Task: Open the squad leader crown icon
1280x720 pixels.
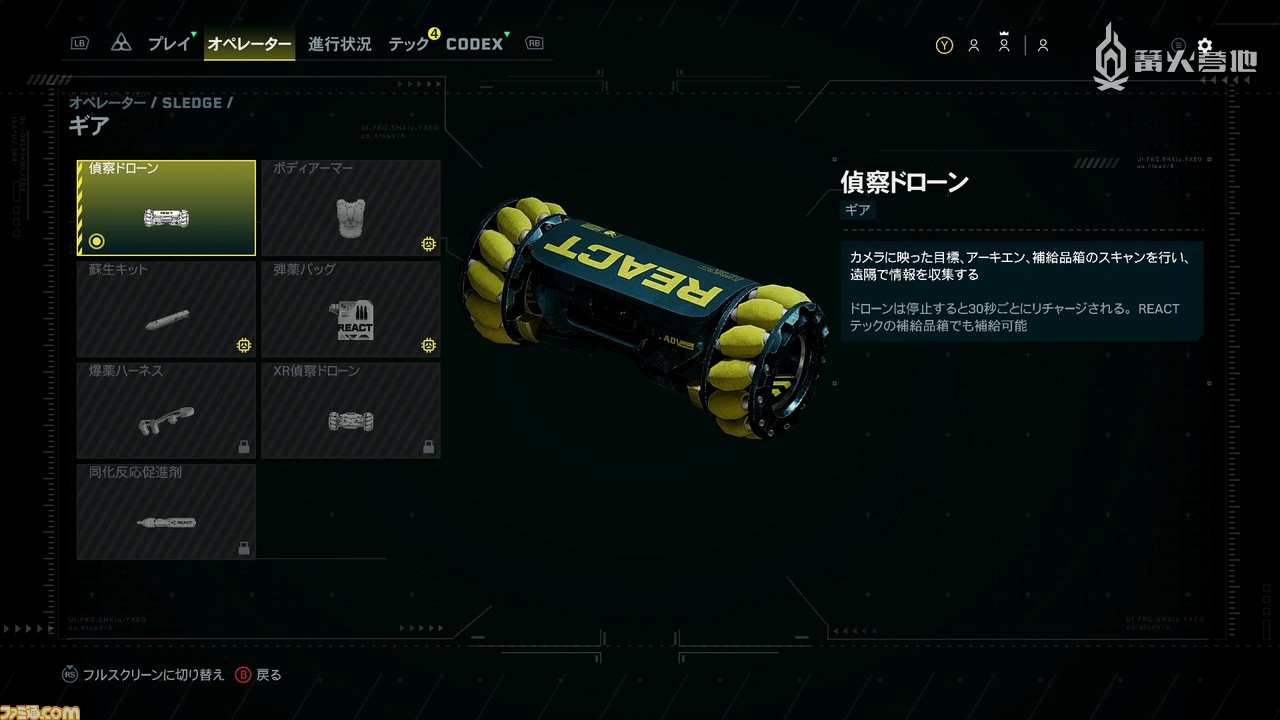Action: (x=1004, y=44)
